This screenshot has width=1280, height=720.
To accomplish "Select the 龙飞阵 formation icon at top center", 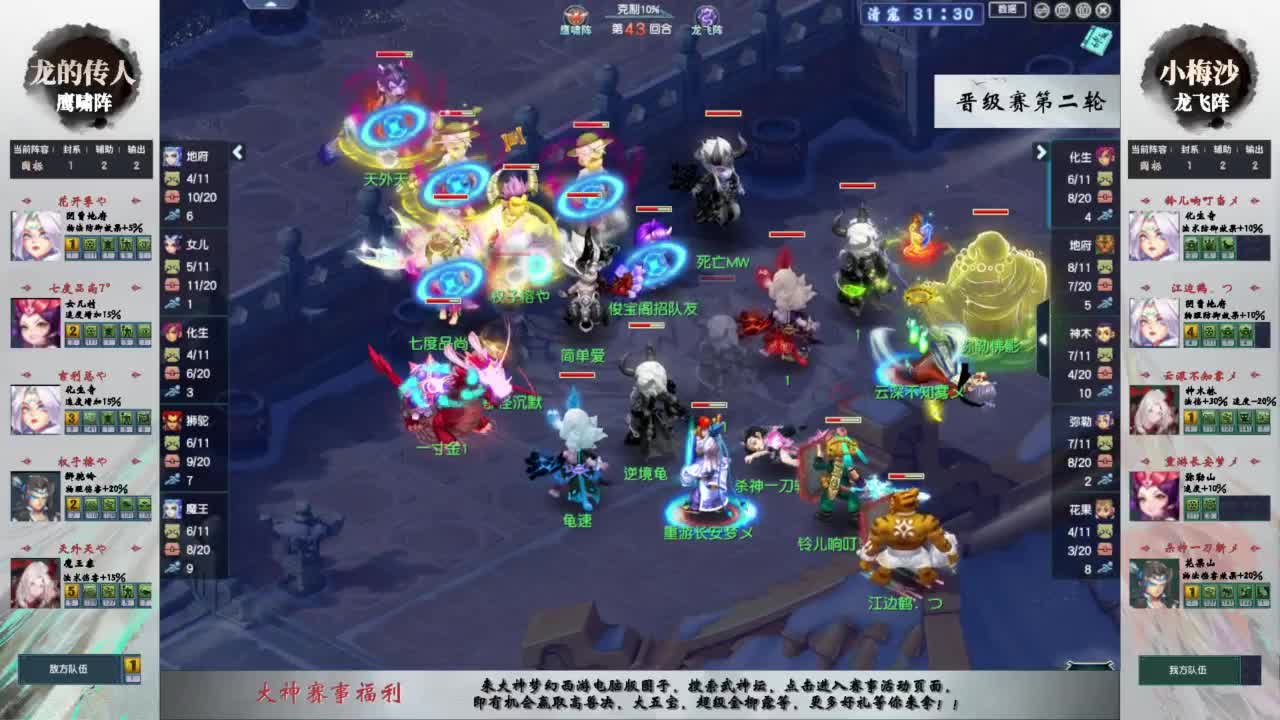I will pyautogui.click(x=707, y=14).
